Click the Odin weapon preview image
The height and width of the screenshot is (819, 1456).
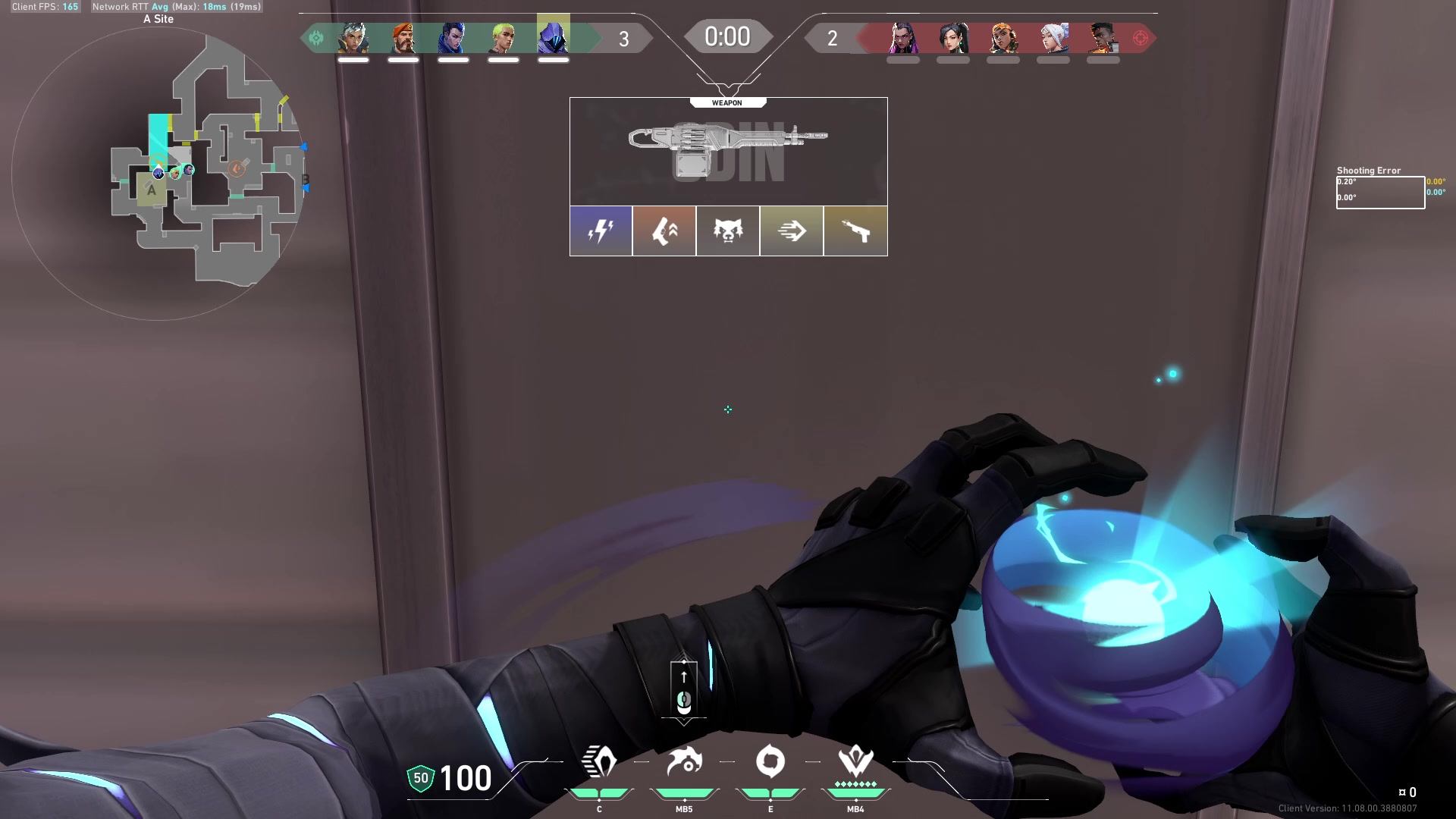point(728,152)
